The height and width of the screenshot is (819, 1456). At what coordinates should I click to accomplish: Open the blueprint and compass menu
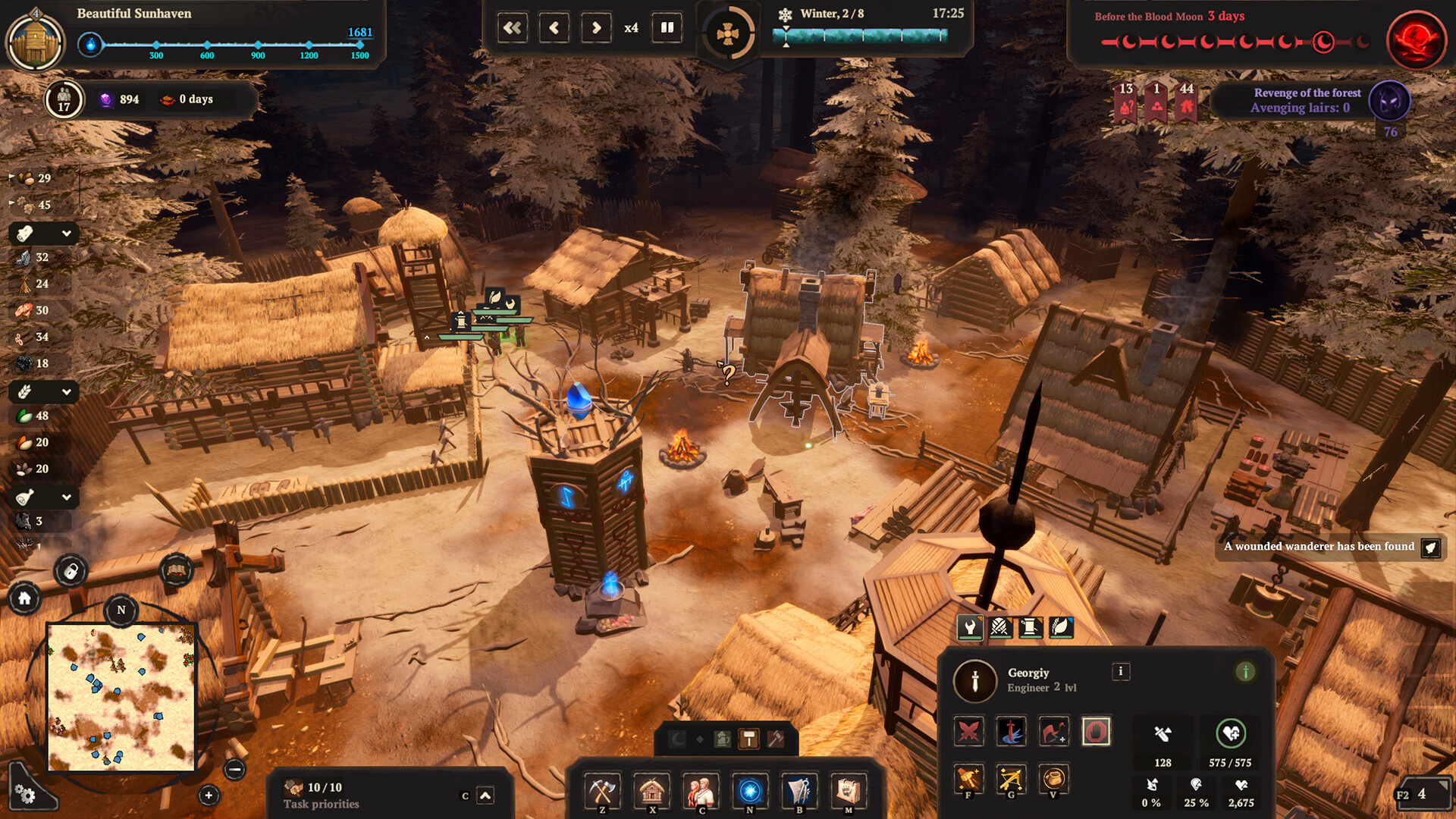799,791
